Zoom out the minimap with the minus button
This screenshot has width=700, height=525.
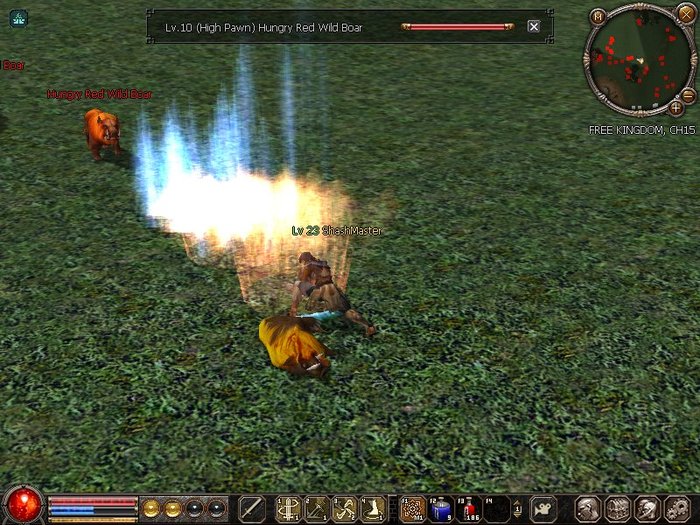tap(689, 93)
